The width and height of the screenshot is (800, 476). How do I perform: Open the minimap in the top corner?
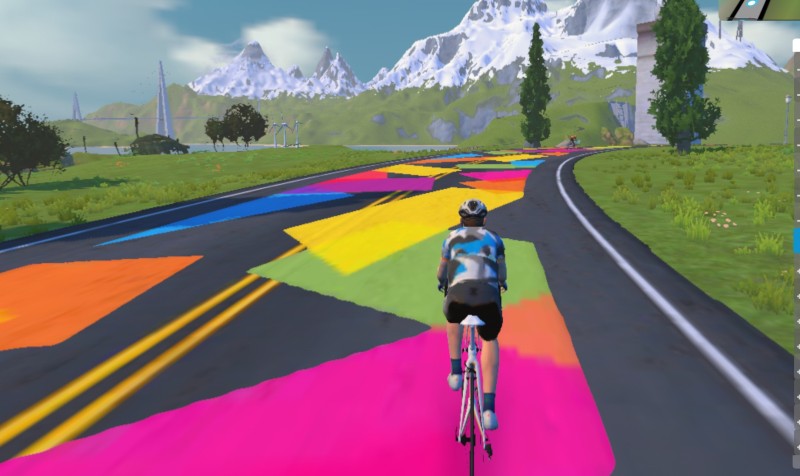(x=760, y=9)
